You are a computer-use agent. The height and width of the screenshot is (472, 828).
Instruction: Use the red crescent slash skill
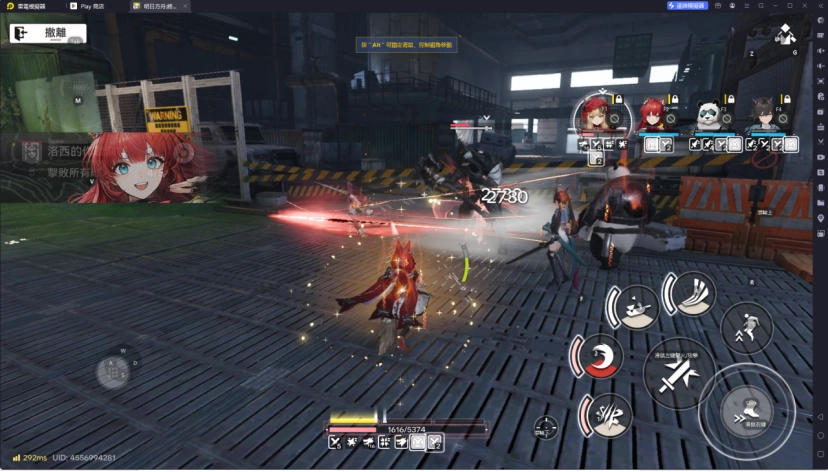[x=602, y=358]
